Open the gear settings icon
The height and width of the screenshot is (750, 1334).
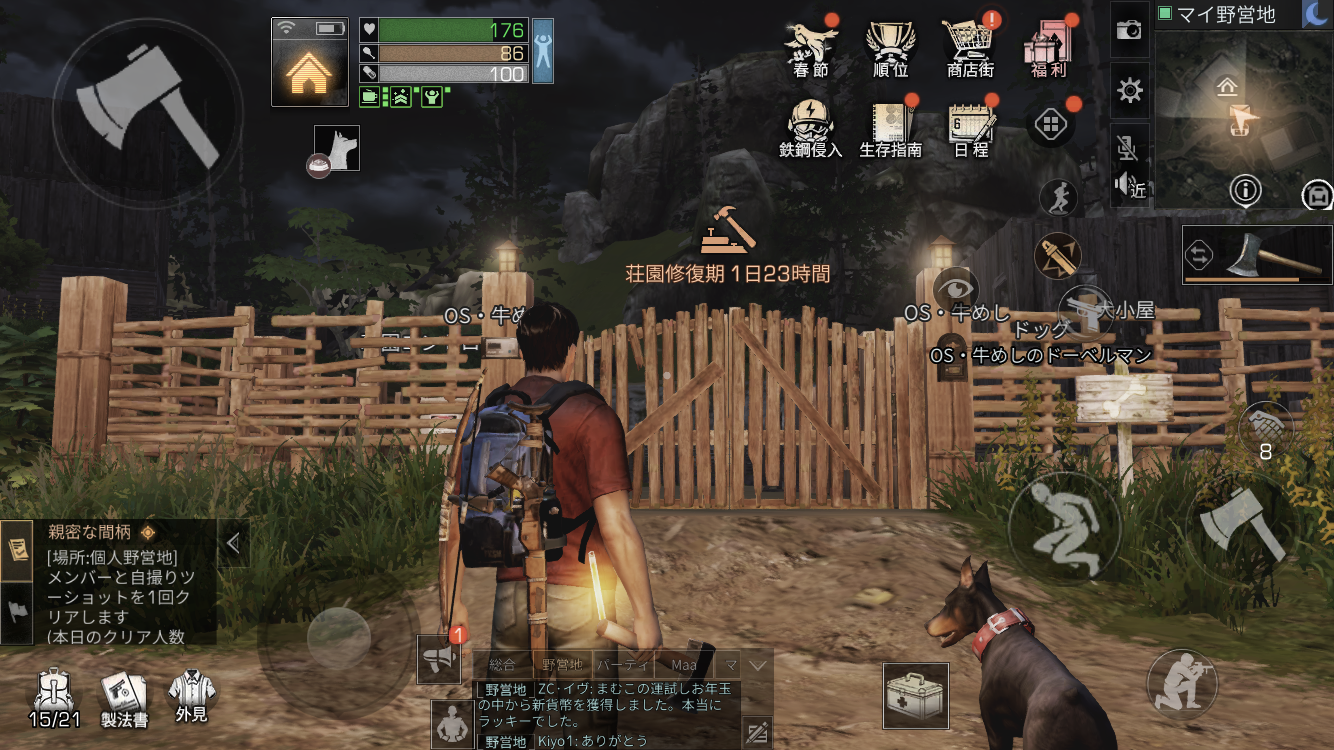[x=1130, y=91]
